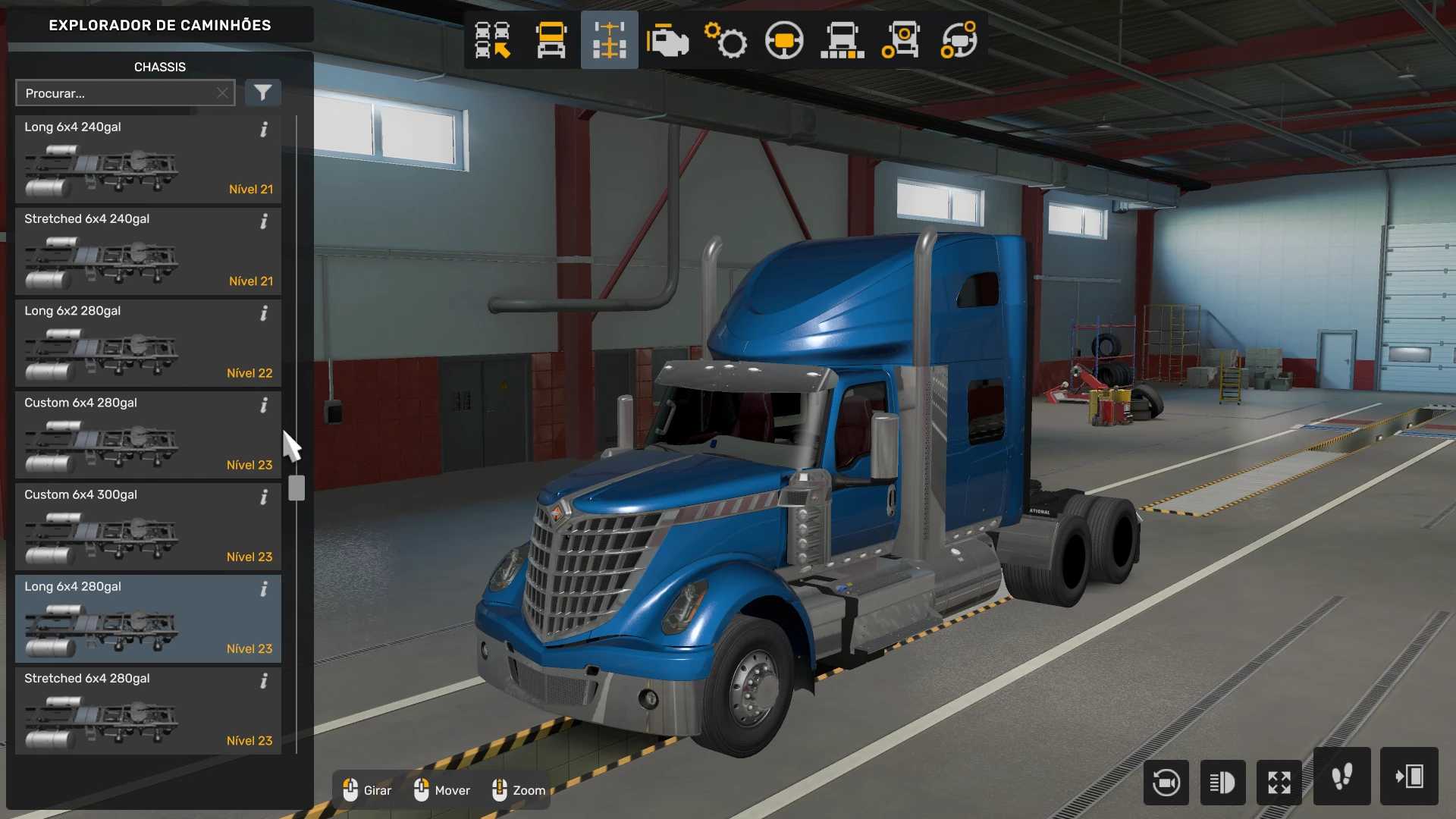Switch to the cabin tab

click(551, 40)
